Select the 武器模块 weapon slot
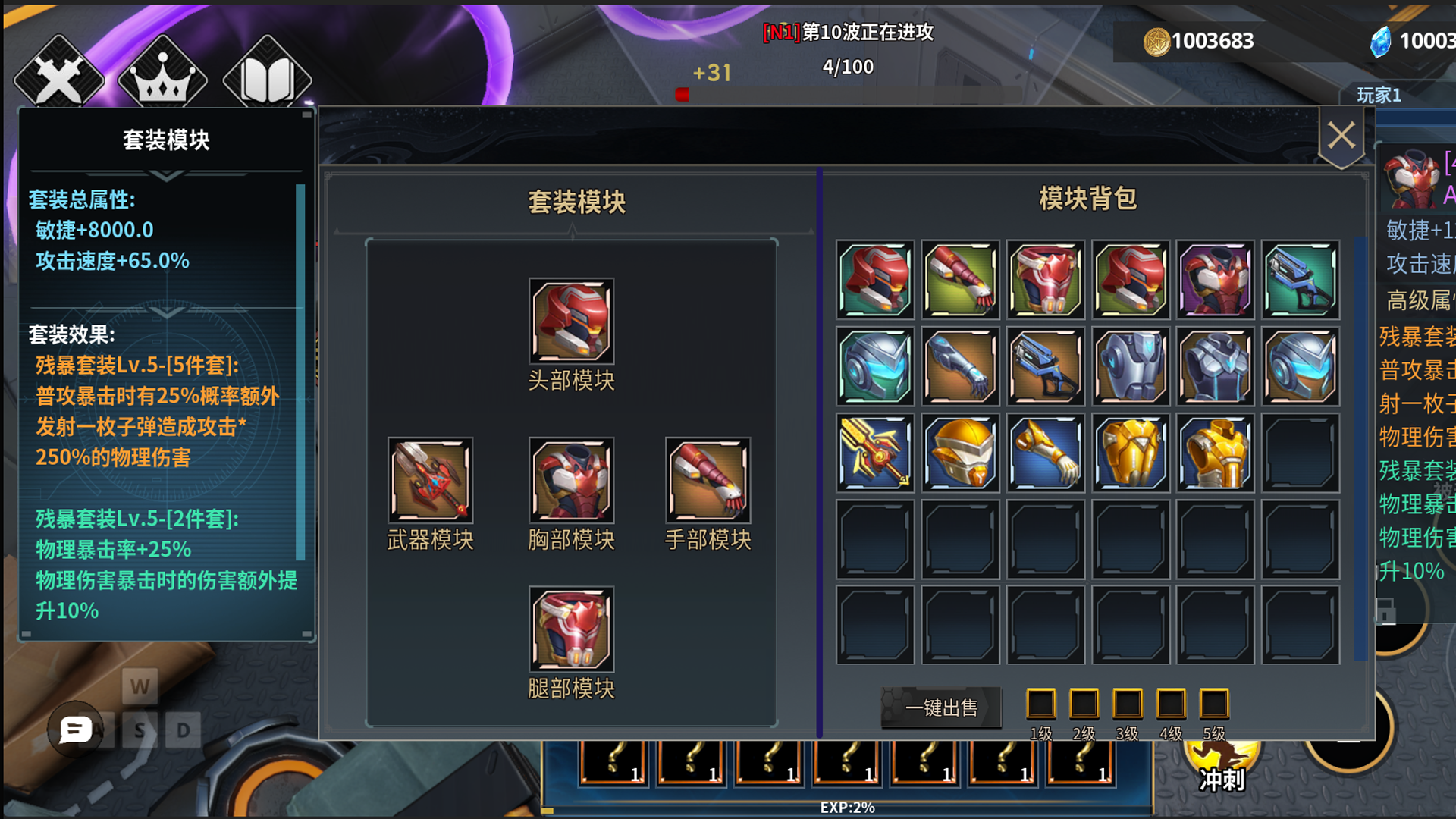The width and height of the screenshot is (1456, 819). click(x=430, y=482)
